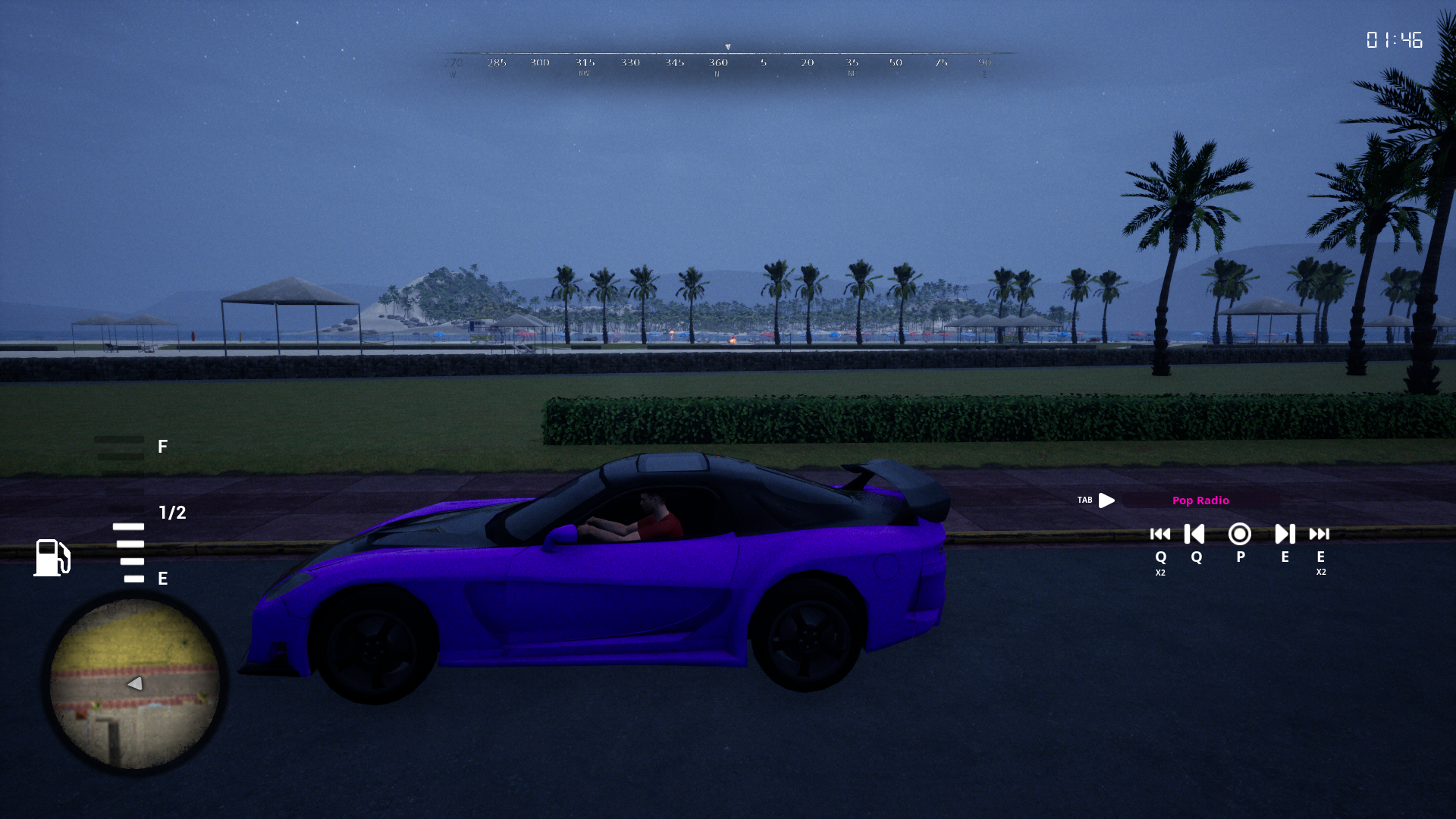1456x819 pixels.
Task: Select the Pop Radio station label
Action: point(1200,500)
